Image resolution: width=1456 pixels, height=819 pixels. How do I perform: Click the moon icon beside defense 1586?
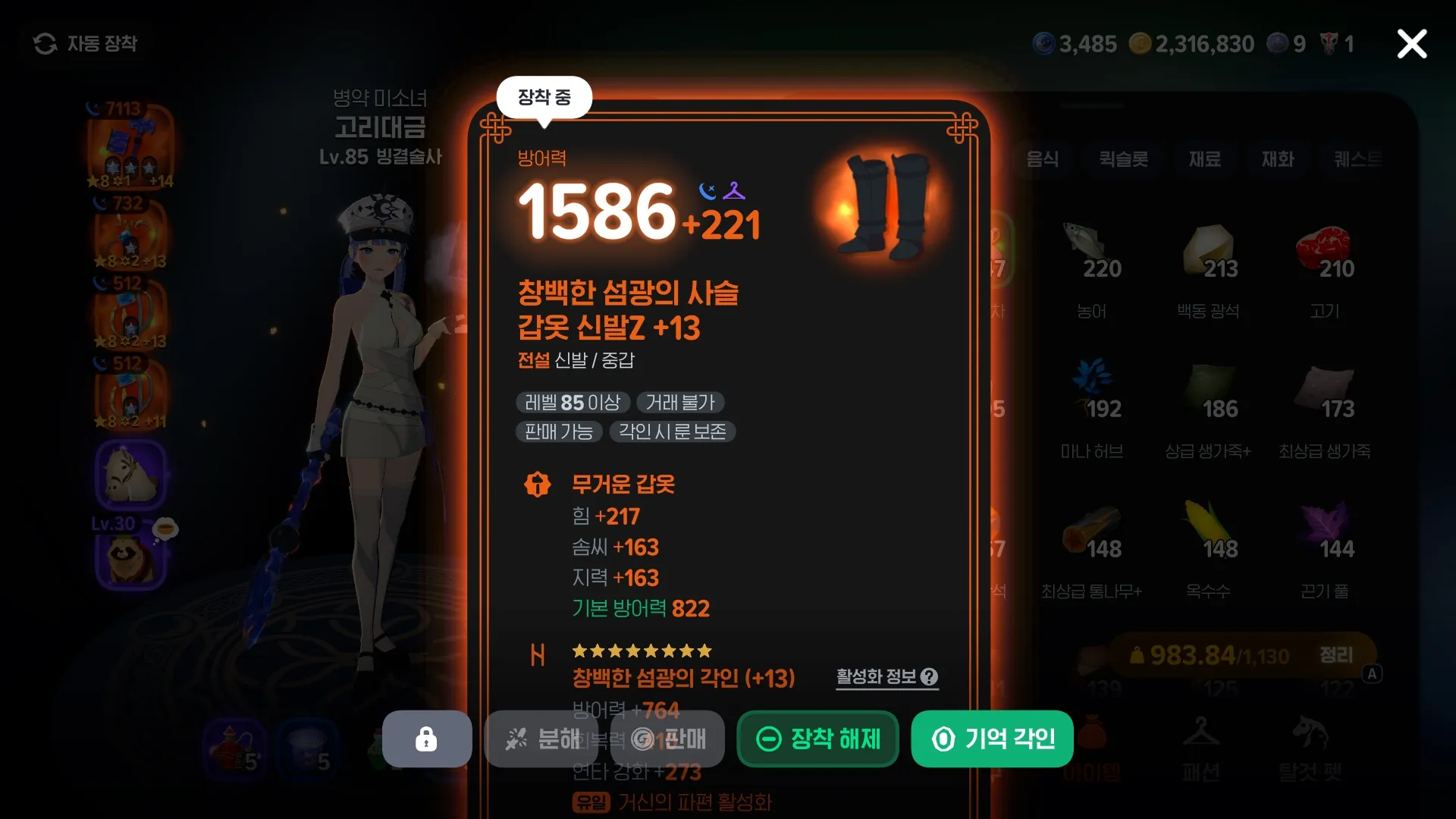coord(706,192)
